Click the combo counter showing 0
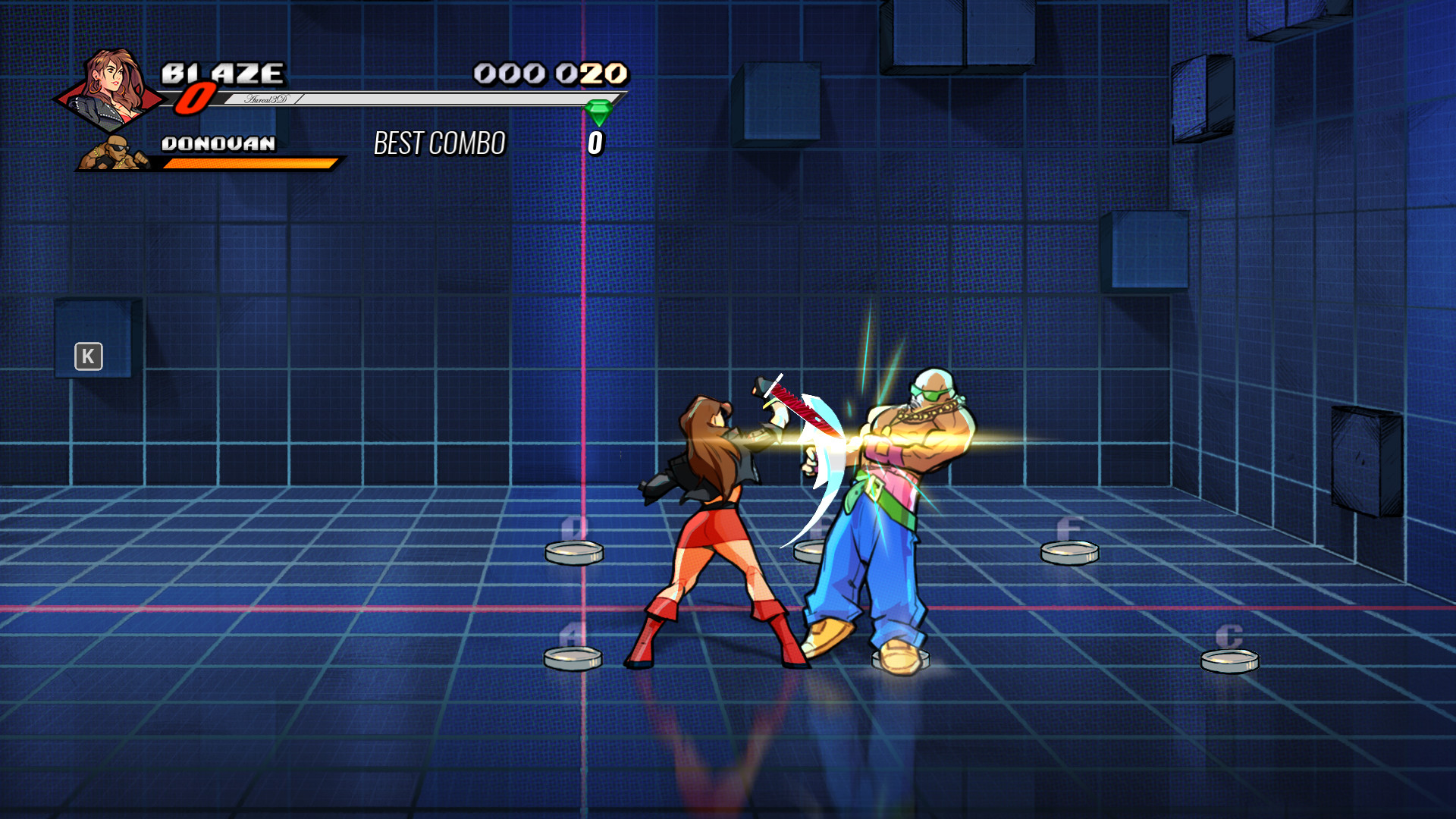 [596, 141]
